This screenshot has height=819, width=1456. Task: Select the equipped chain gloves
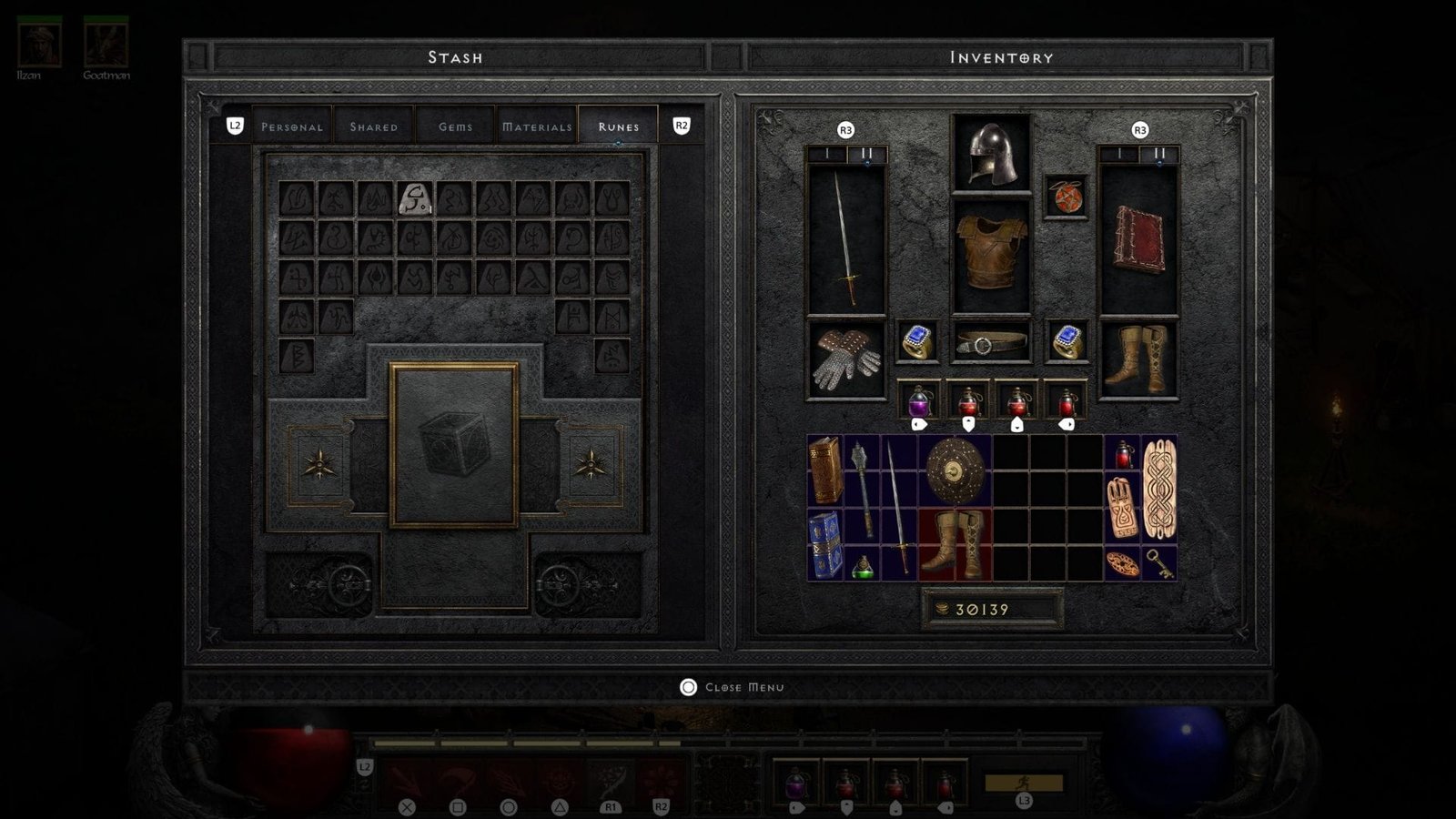coord(846,359)
